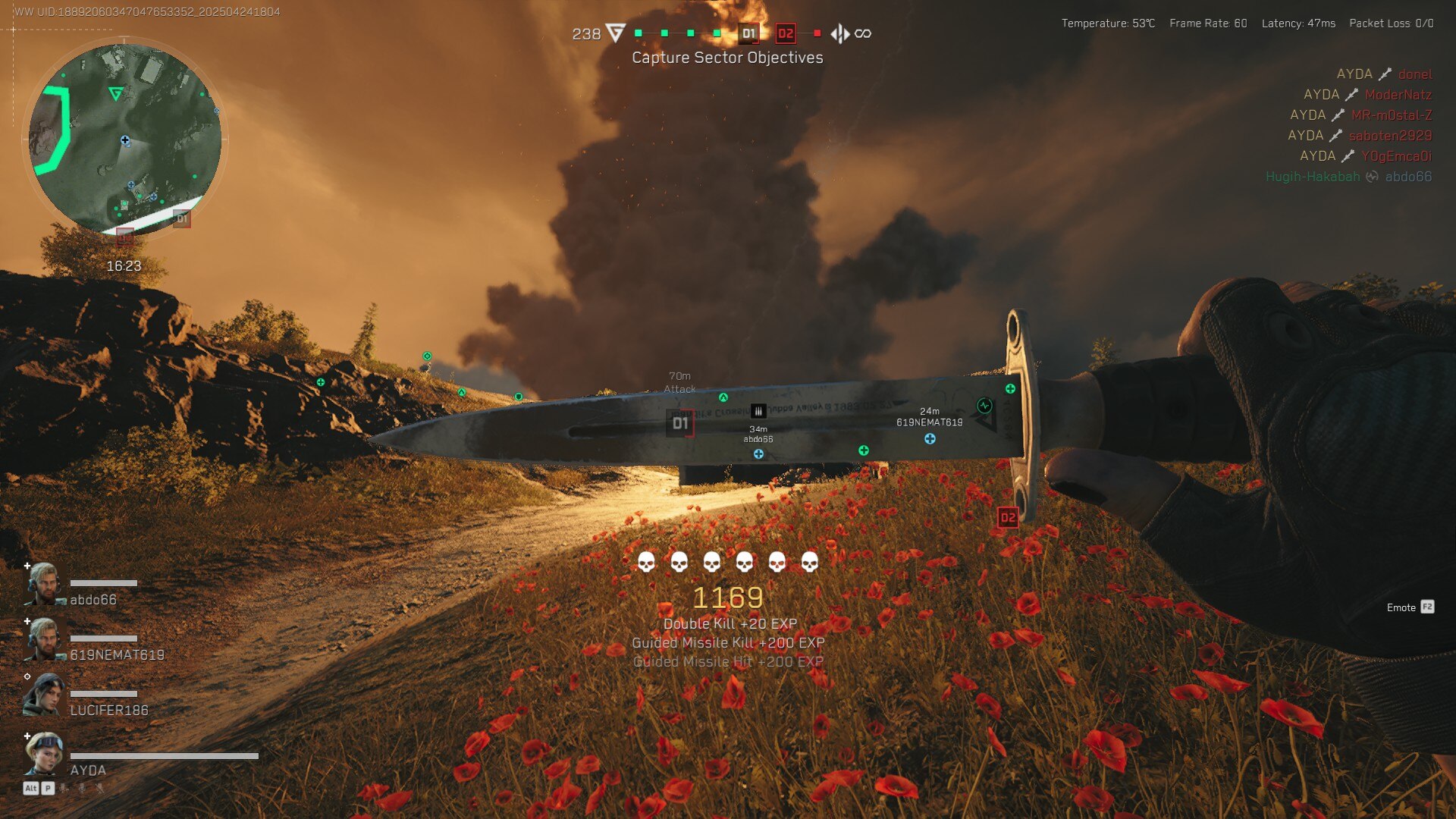Select squad member LUCIFER186's portrait

[x=43, y=695]
